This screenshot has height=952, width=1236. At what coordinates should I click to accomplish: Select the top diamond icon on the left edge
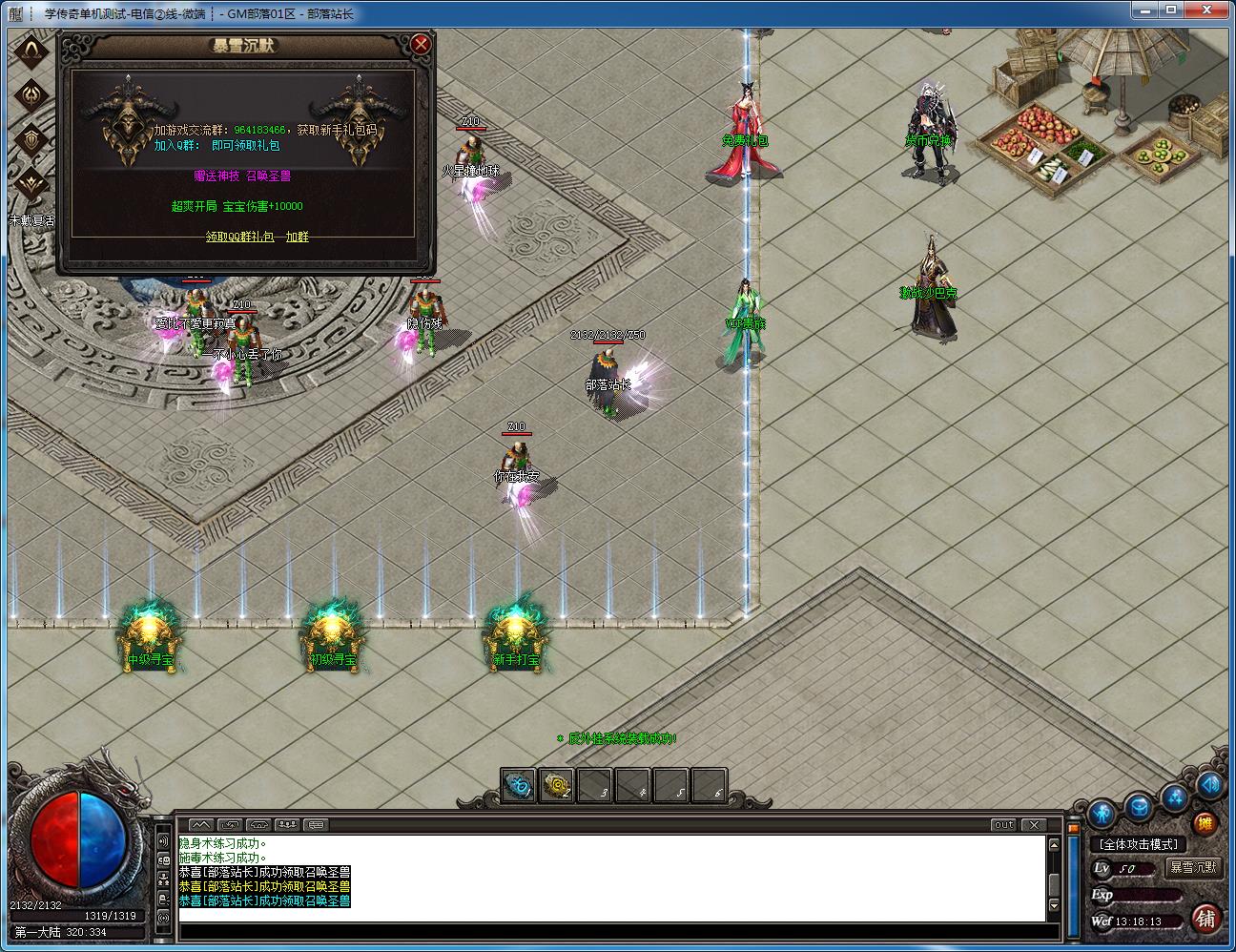click(33, 51)
